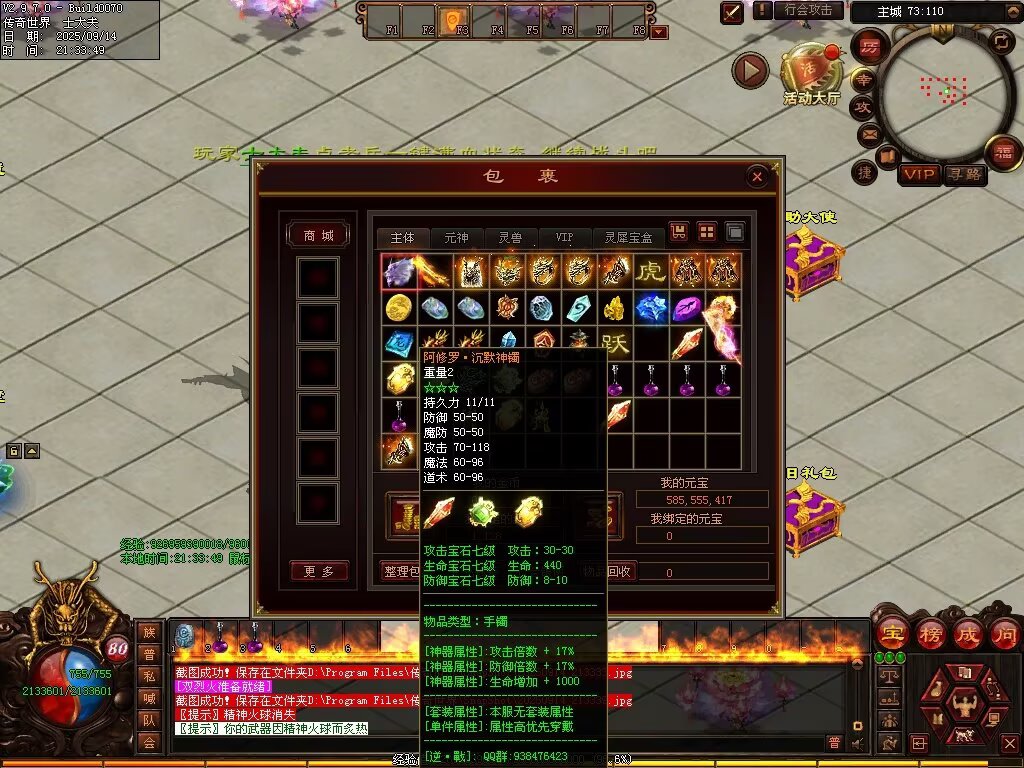
Task: Select the purple gem item in the bag
Action: coord(686,308)
